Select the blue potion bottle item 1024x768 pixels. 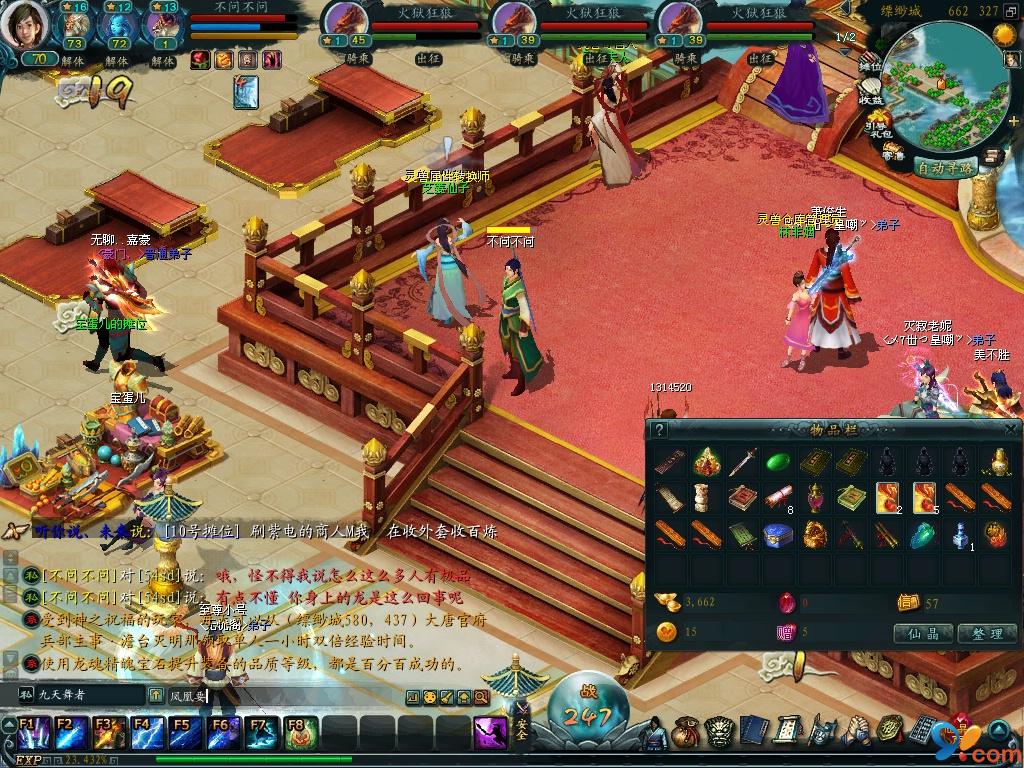click(960, 535)
